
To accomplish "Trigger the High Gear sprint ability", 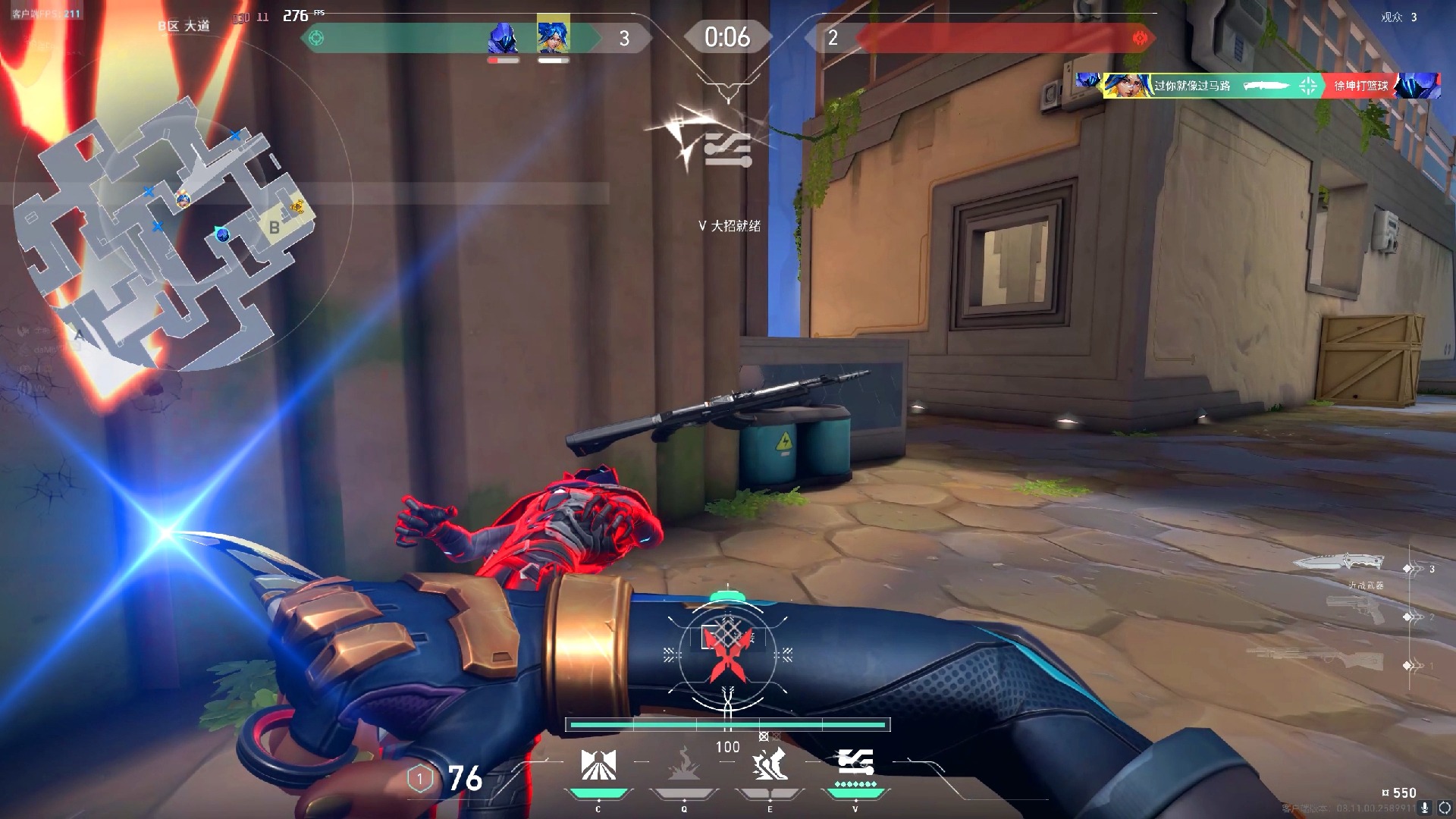I will [x=770, y=764].
